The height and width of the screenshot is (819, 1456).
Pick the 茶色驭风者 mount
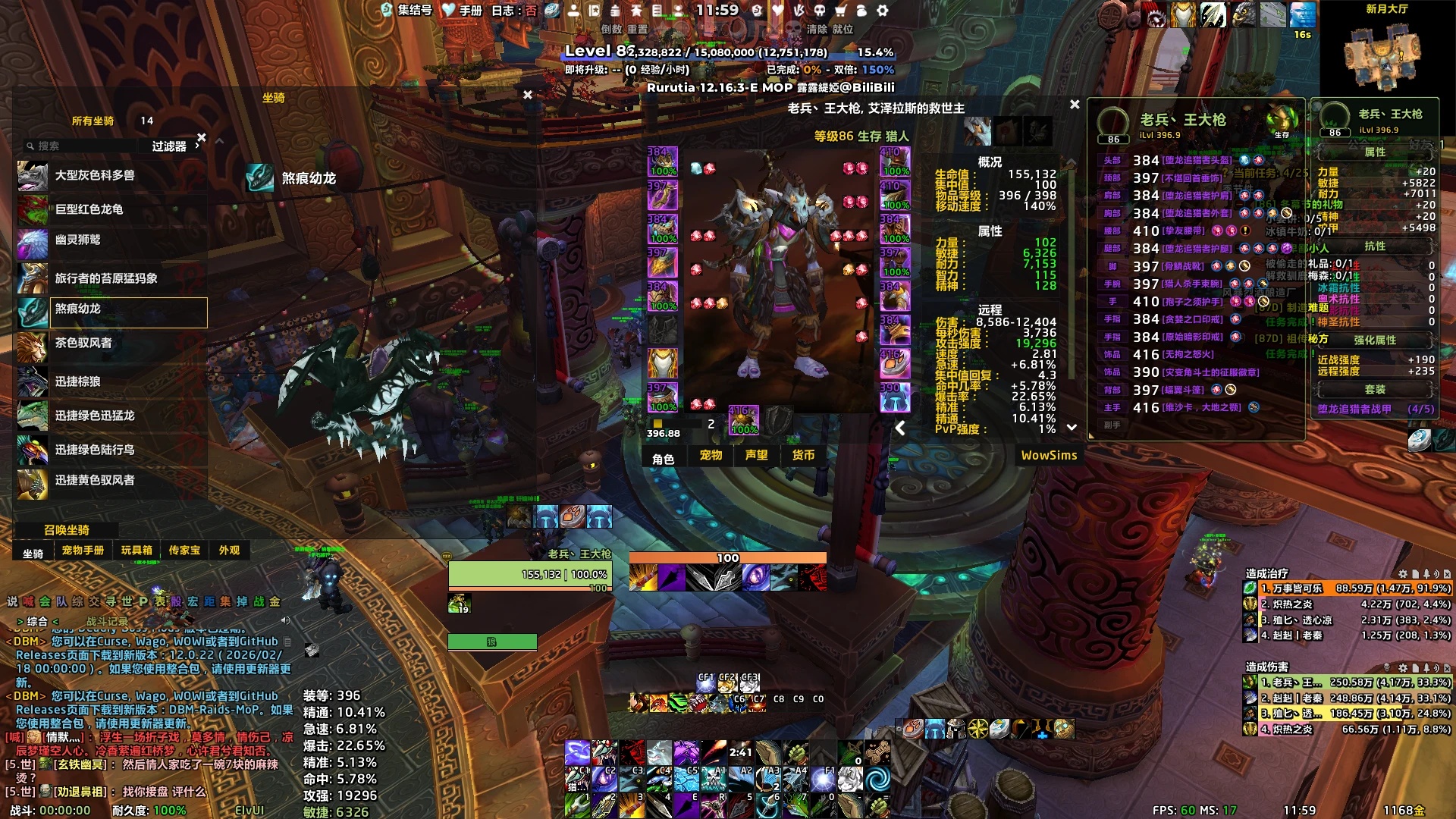111,344
